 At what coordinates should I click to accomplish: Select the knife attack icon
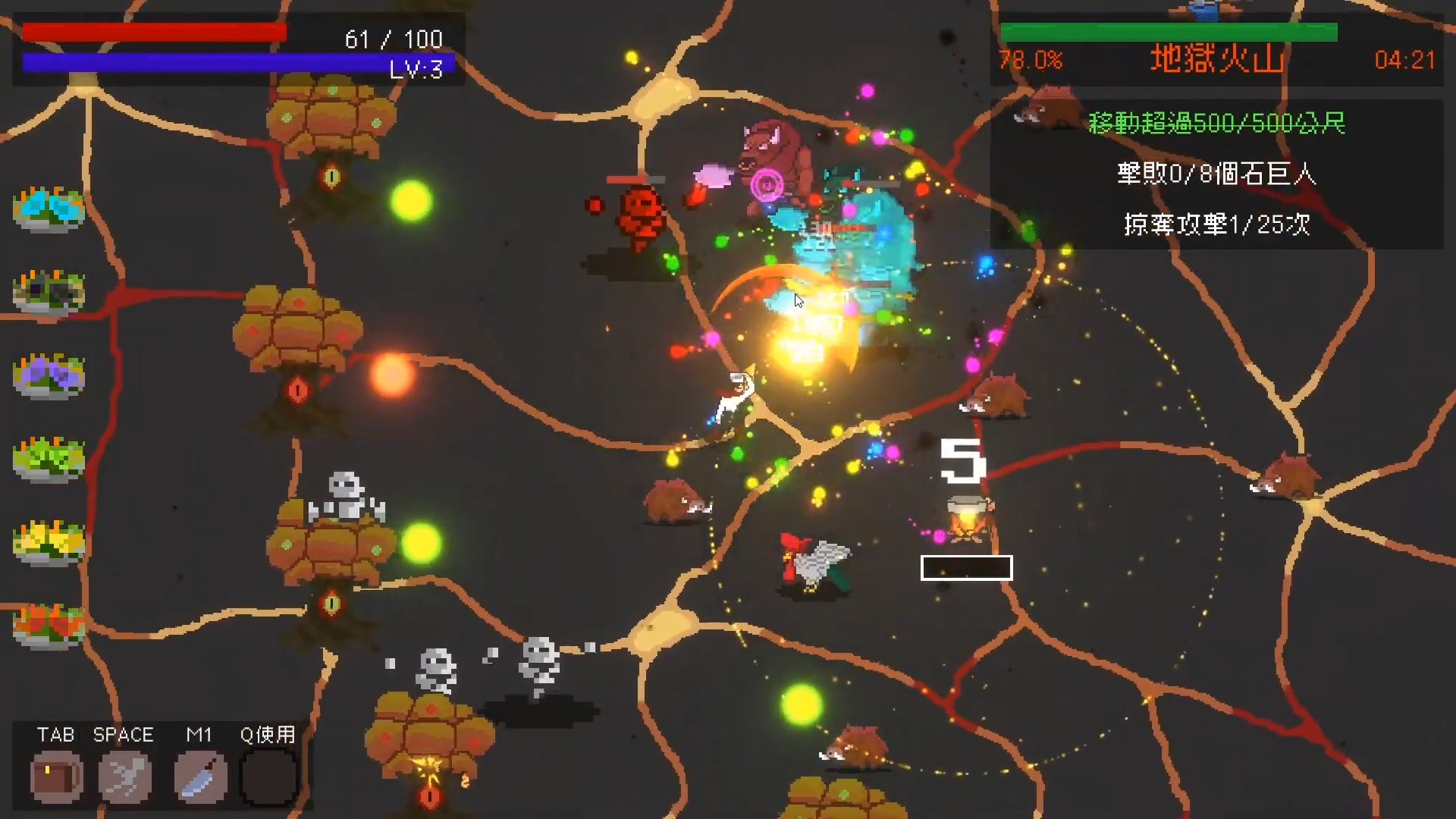click(200, 777)
